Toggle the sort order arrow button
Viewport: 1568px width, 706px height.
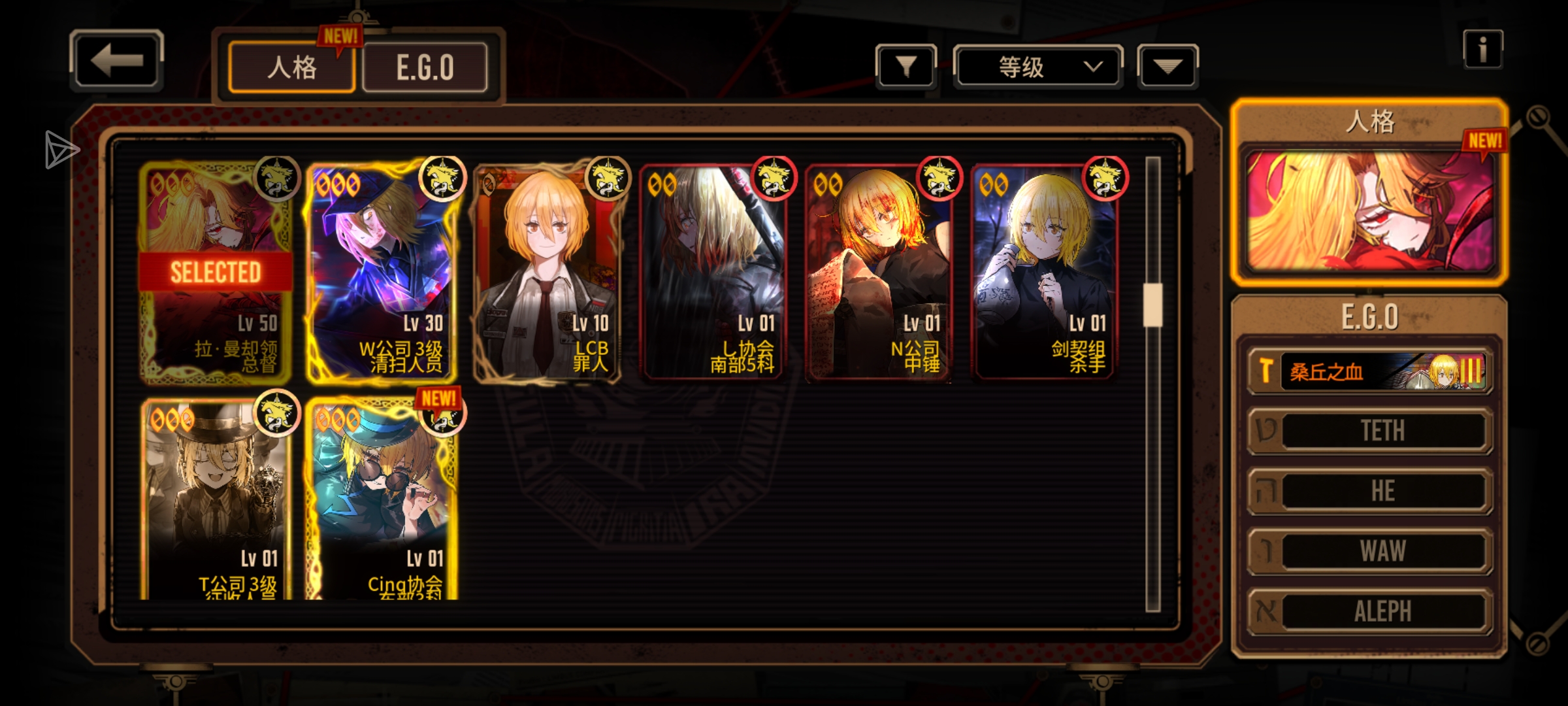click(x=1168, y=66)
